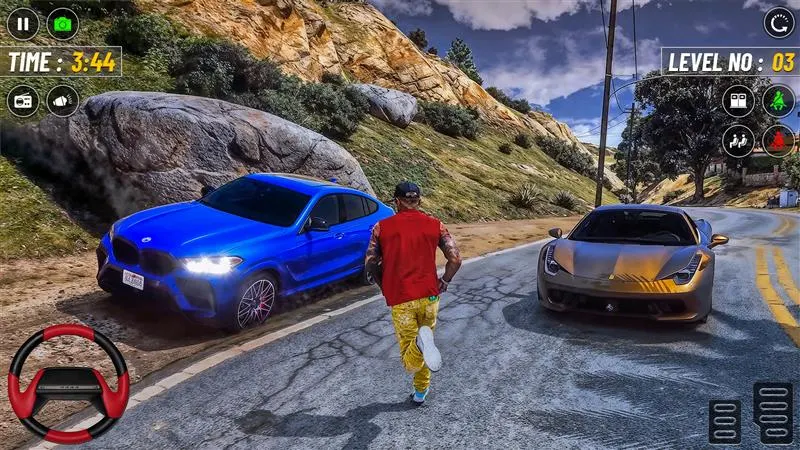Click the circular reset arrow icon
Image resolution: width=800 pixels, height=450 pixels.
pos(779,23)
